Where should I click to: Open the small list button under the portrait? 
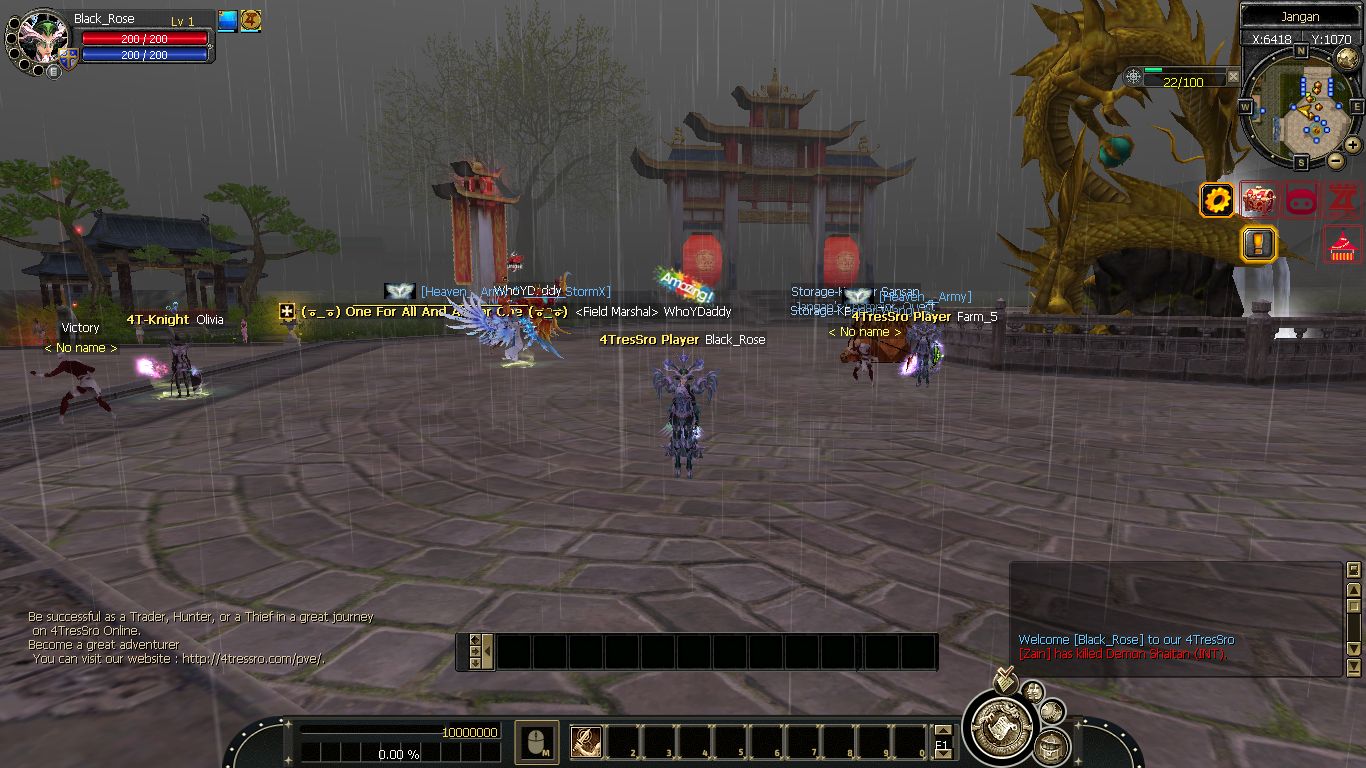point(53,71)
